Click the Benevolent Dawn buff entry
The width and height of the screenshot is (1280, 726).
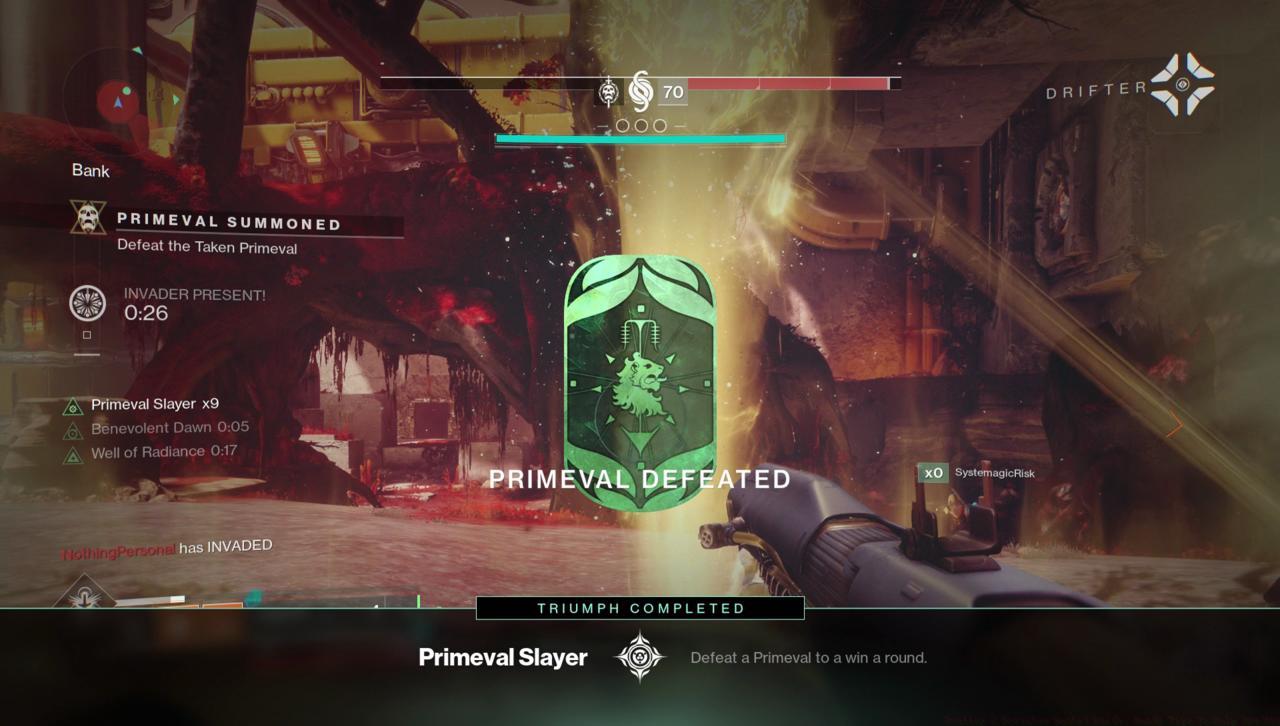[169, 428]
